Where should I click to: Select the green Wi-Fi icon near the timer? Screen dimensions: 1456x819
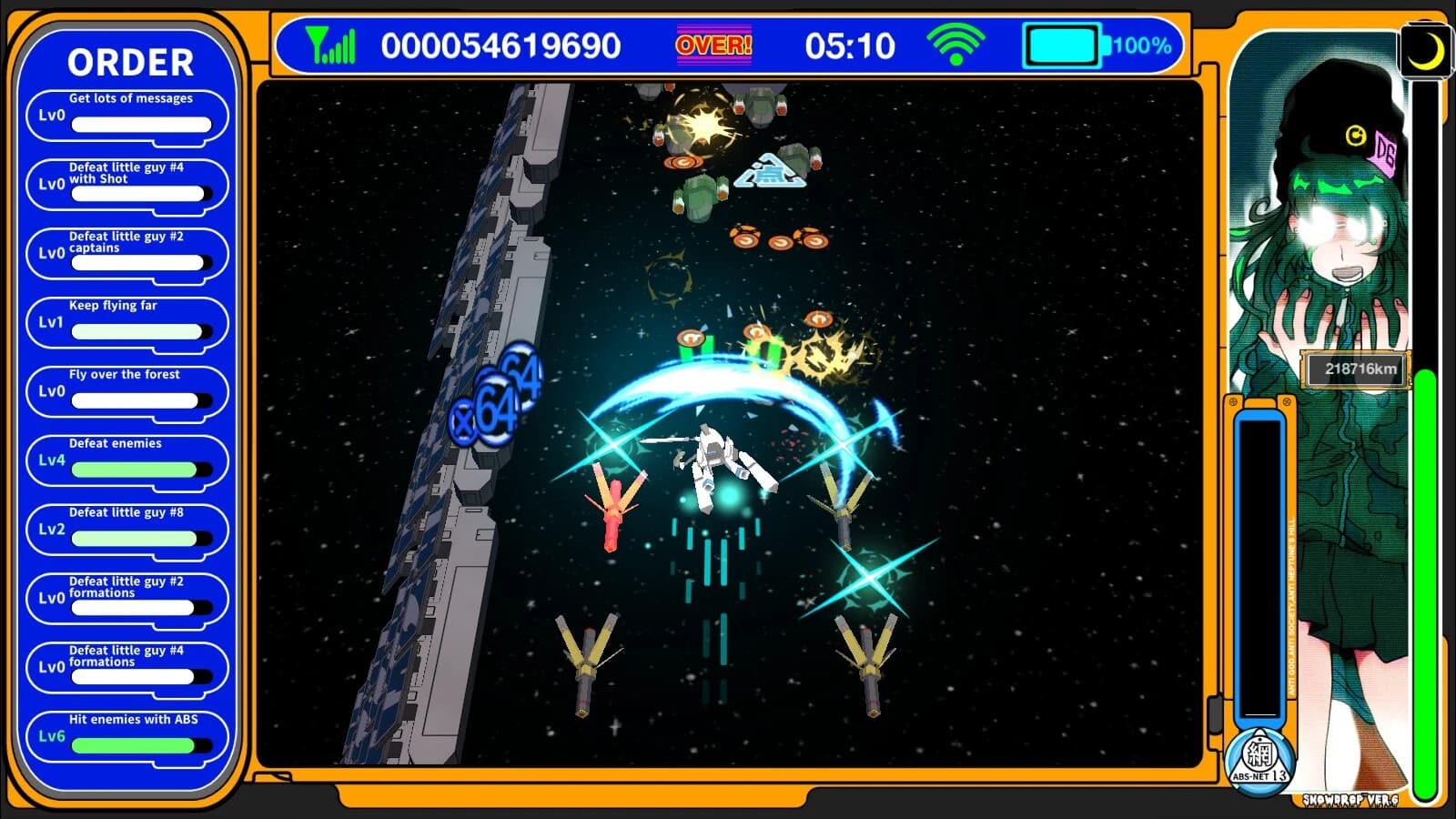point(955,43)
